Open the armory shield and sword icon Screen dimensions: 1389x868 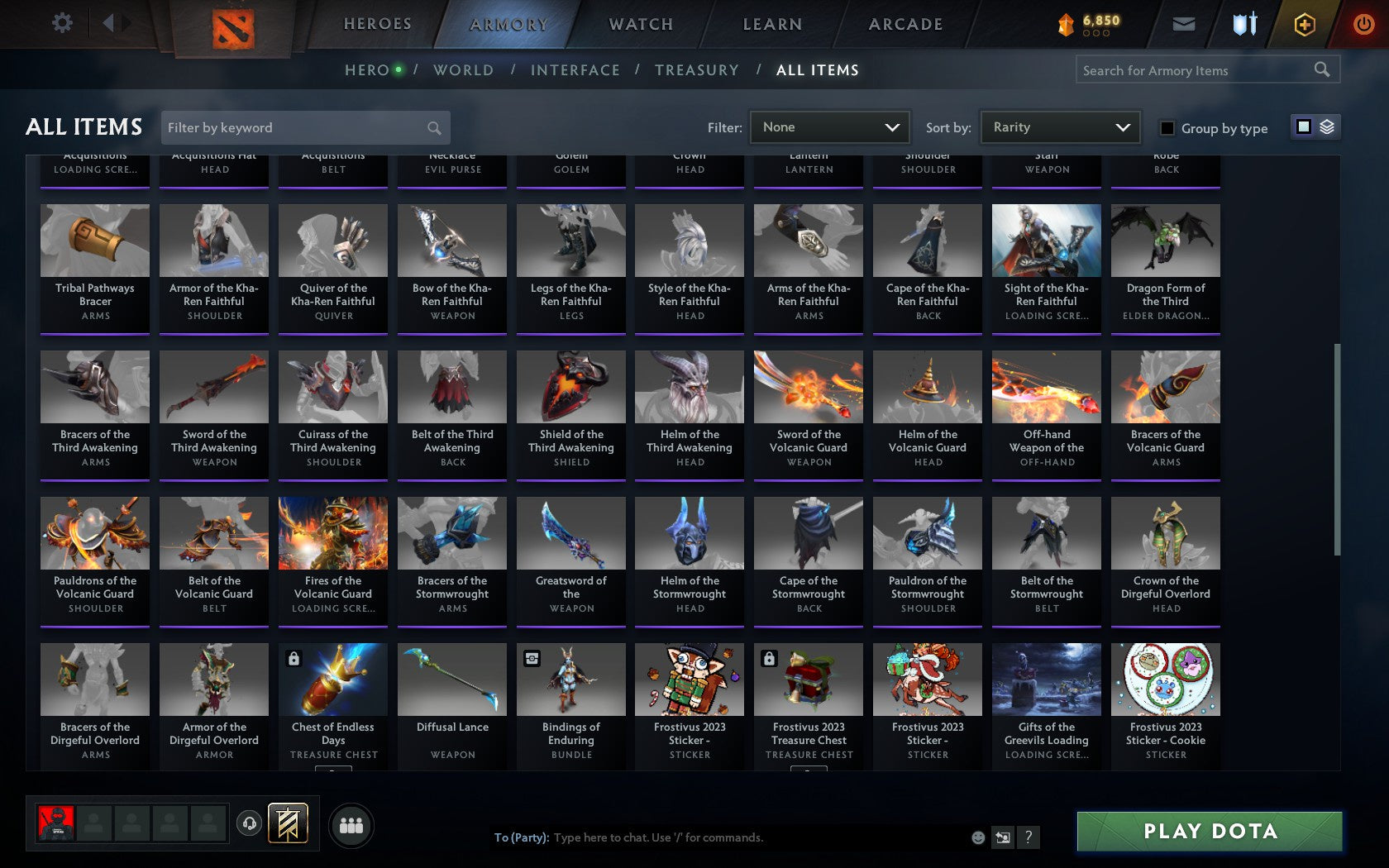1243,24
